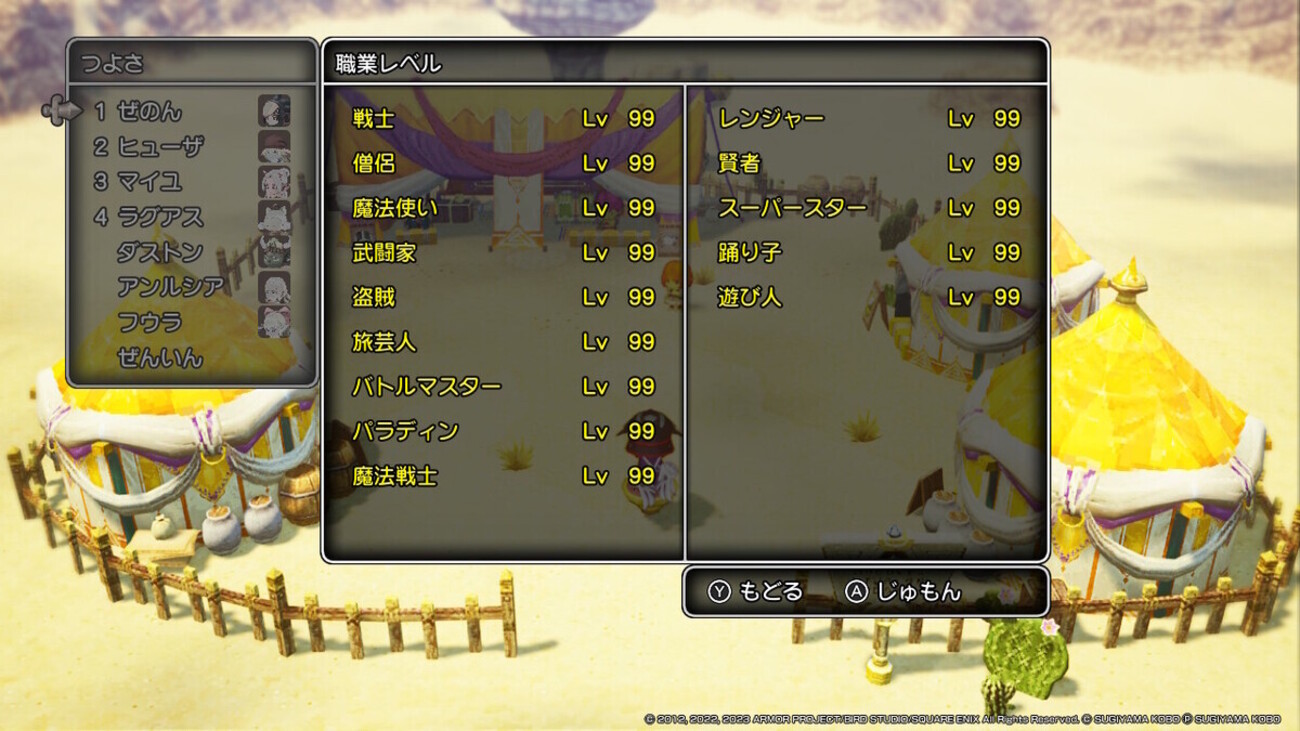Choose the ぜんいん (everyone) entry
Screen dimensions: 1300x731
point(160,357)
